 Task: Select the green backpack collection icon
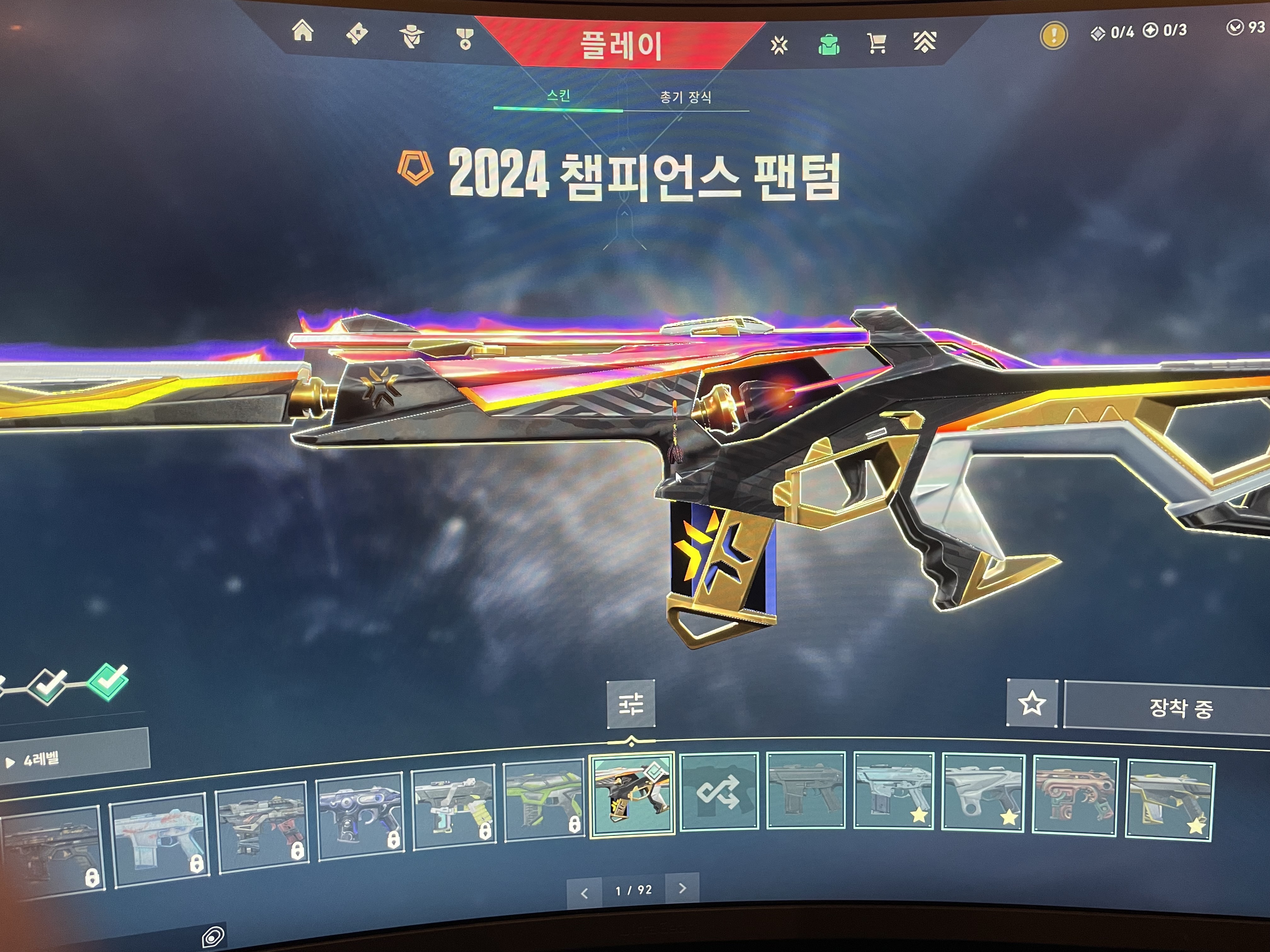(x=828, y=44)
